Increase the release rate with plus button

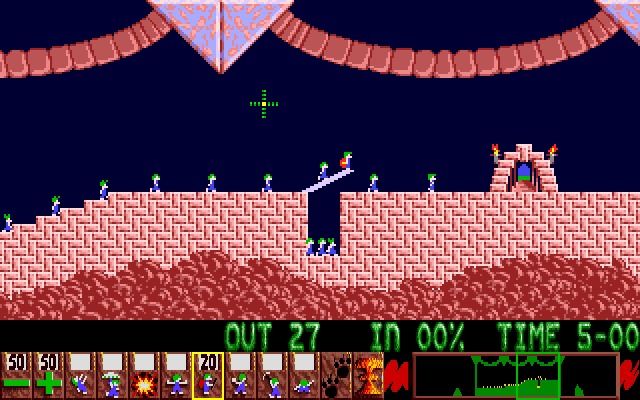click(48, 375)
